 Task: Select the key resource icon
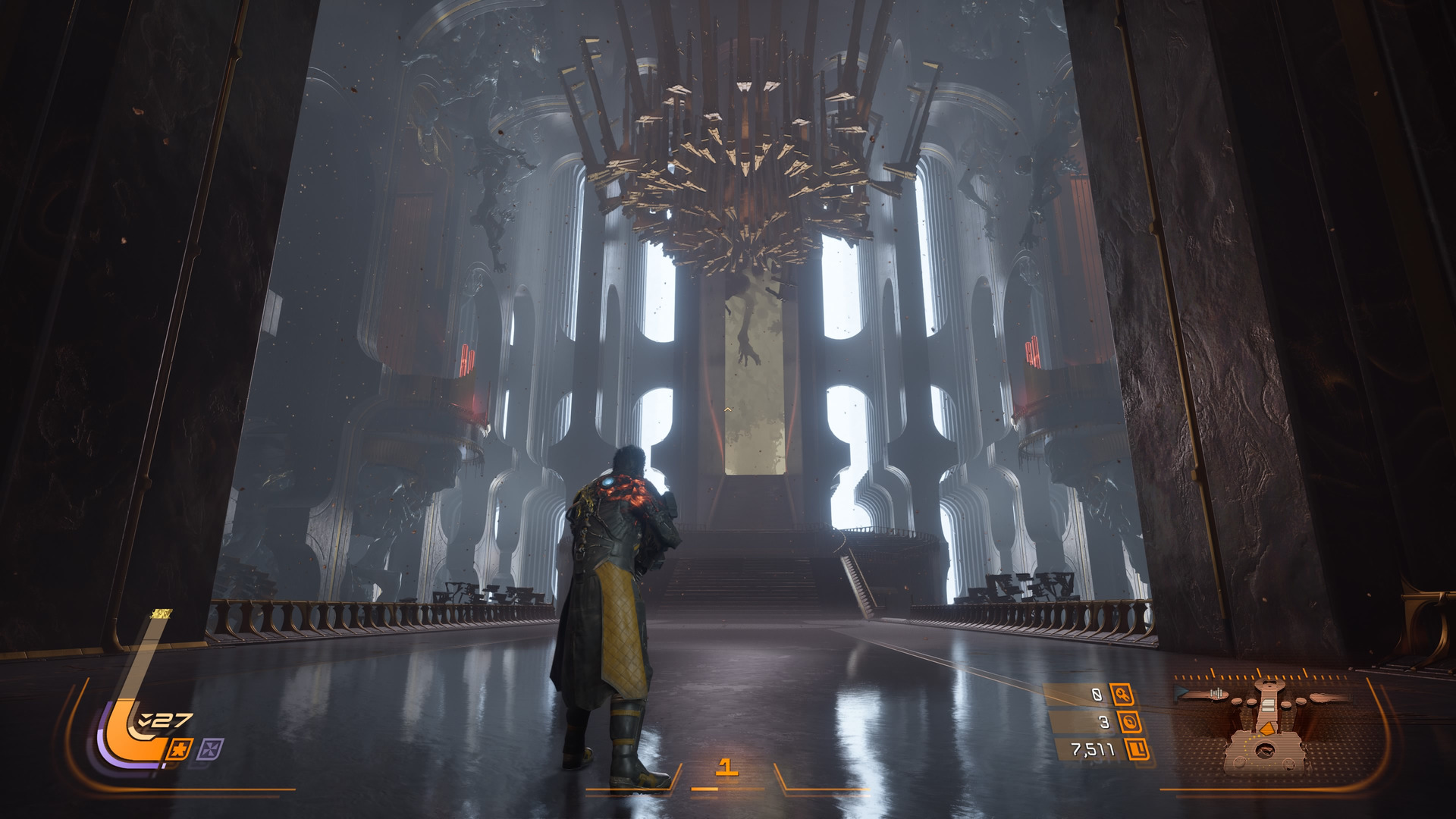[1122, 694]
